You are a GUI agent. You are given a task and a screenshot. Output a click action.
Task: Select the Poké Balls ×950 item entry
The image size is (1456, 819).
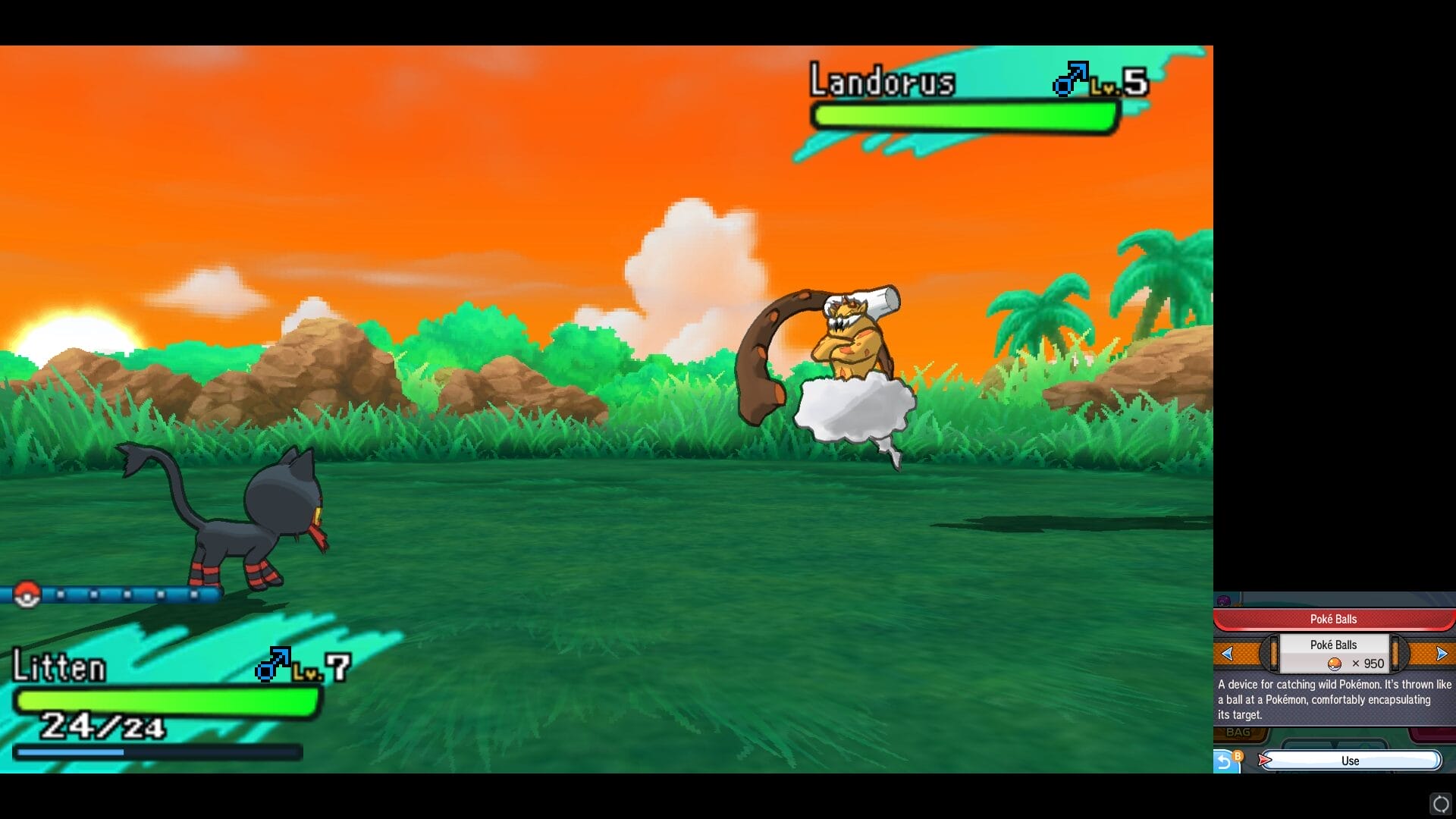coord(1334,654)
